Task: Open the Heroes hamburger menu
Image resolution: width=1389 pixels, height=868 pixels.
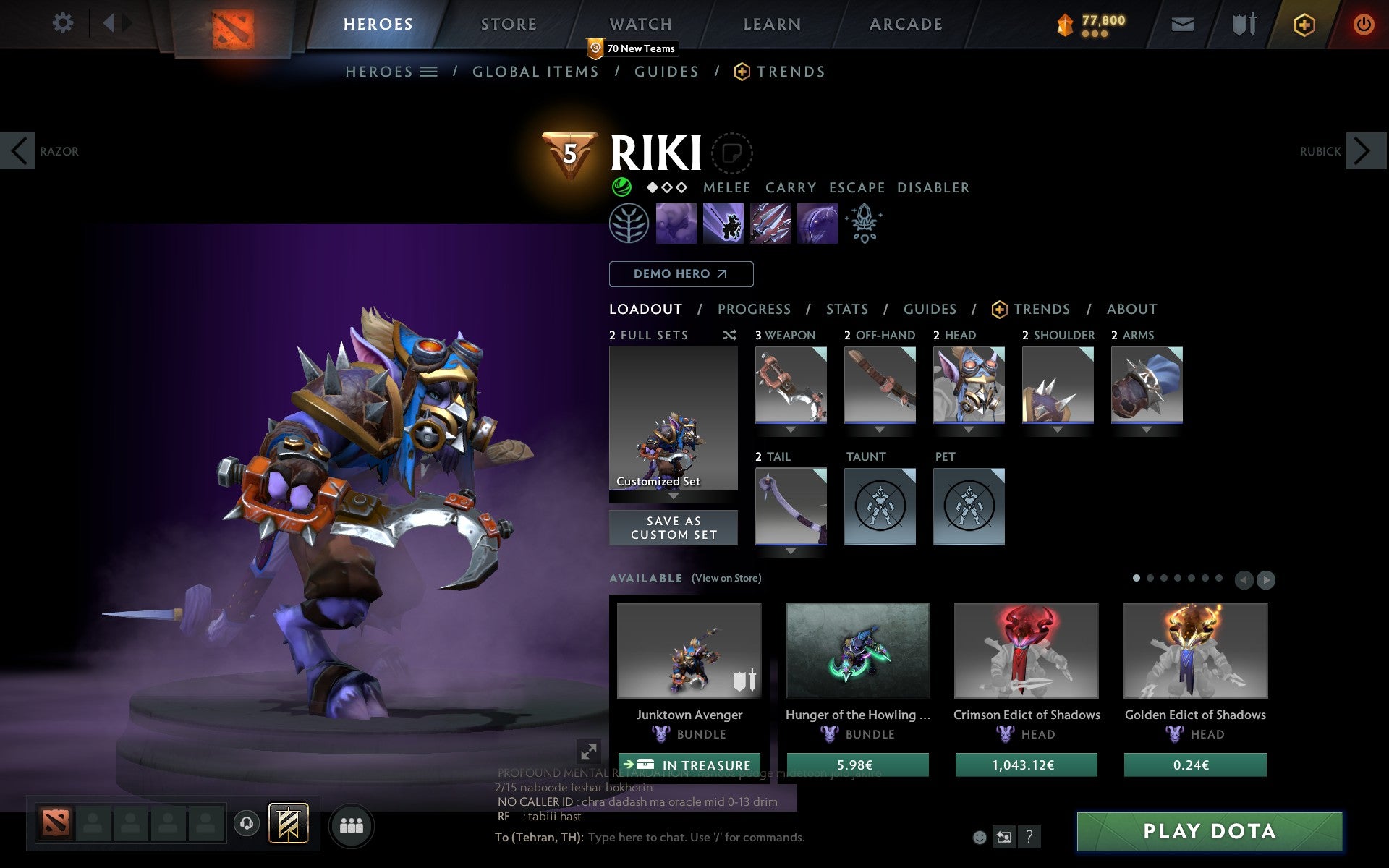Action: (x=429, y=71)
